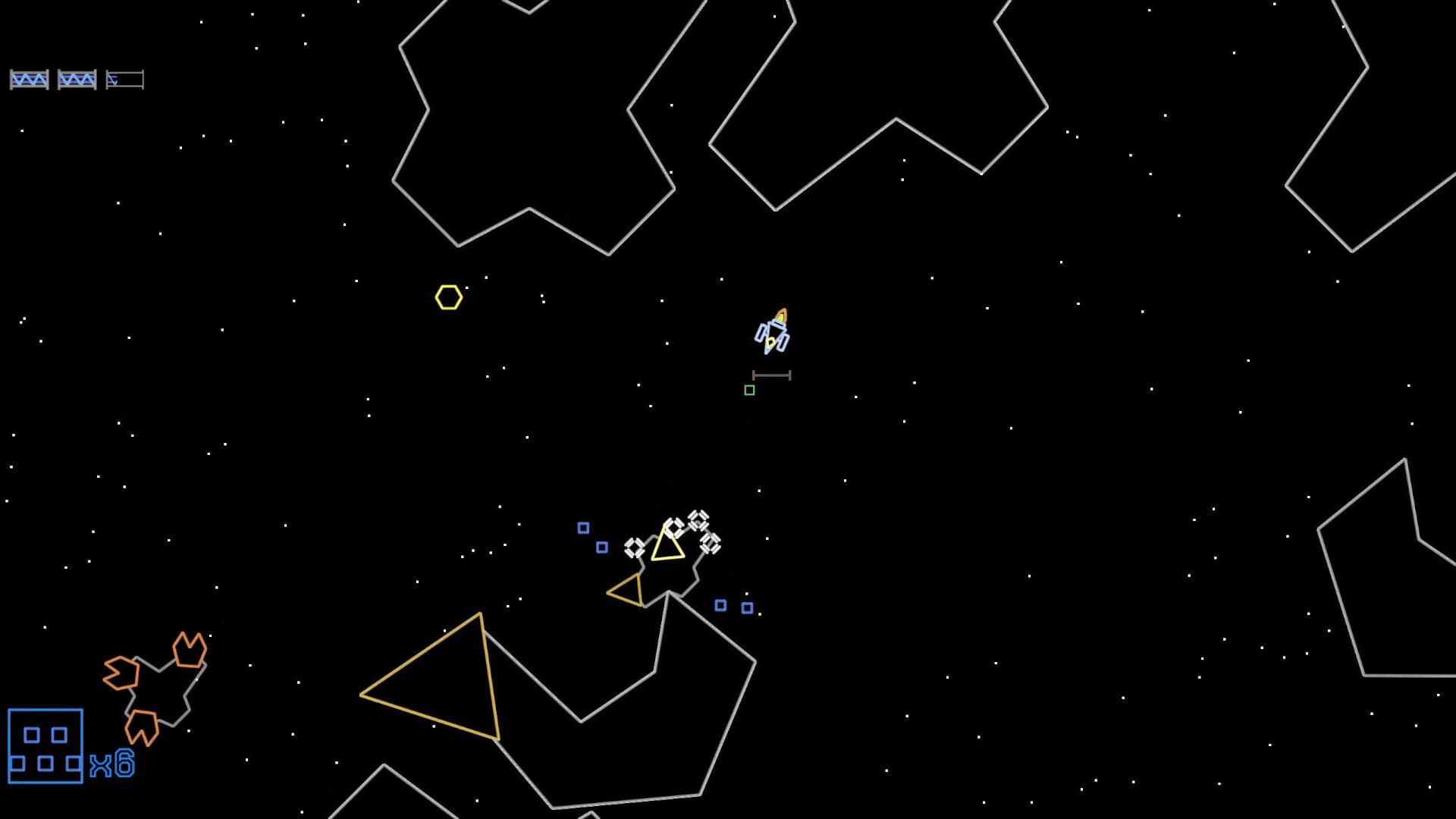Toggle the rightmost blue square pickup below the asteroid

pos(748,607)
